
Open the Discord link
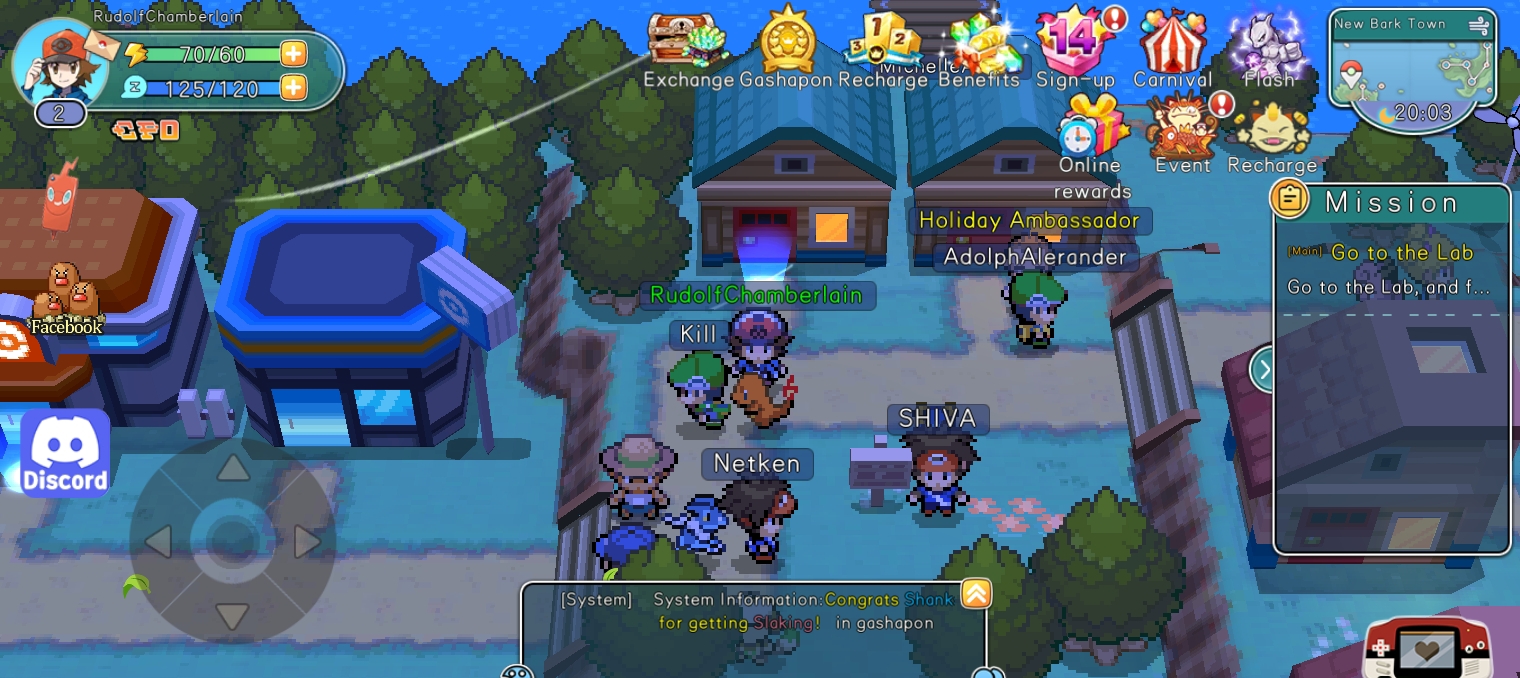[x=65, y=453]
